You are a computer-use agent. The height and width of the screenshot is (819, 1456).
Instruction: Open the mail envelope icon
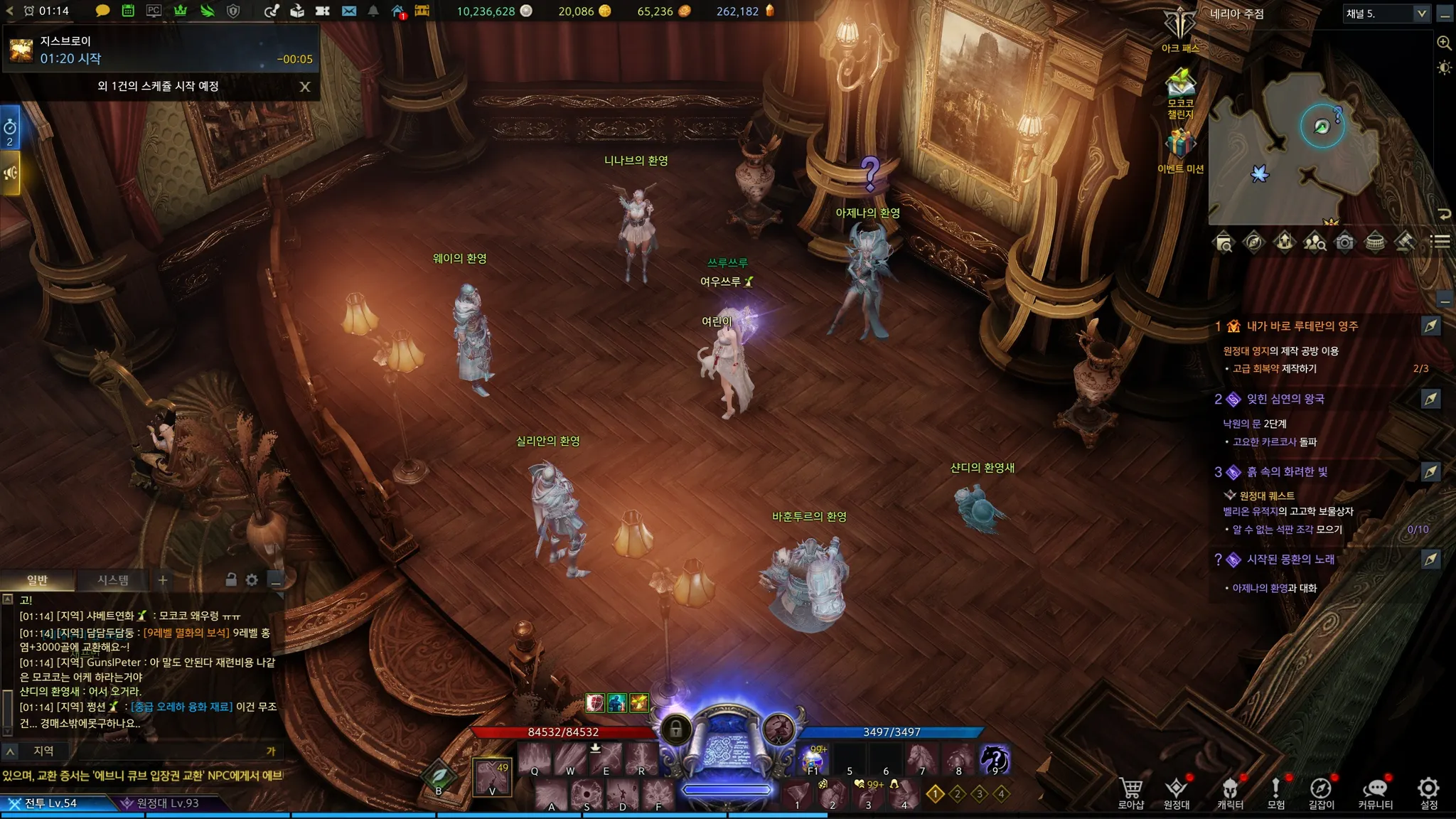[348, 11]
